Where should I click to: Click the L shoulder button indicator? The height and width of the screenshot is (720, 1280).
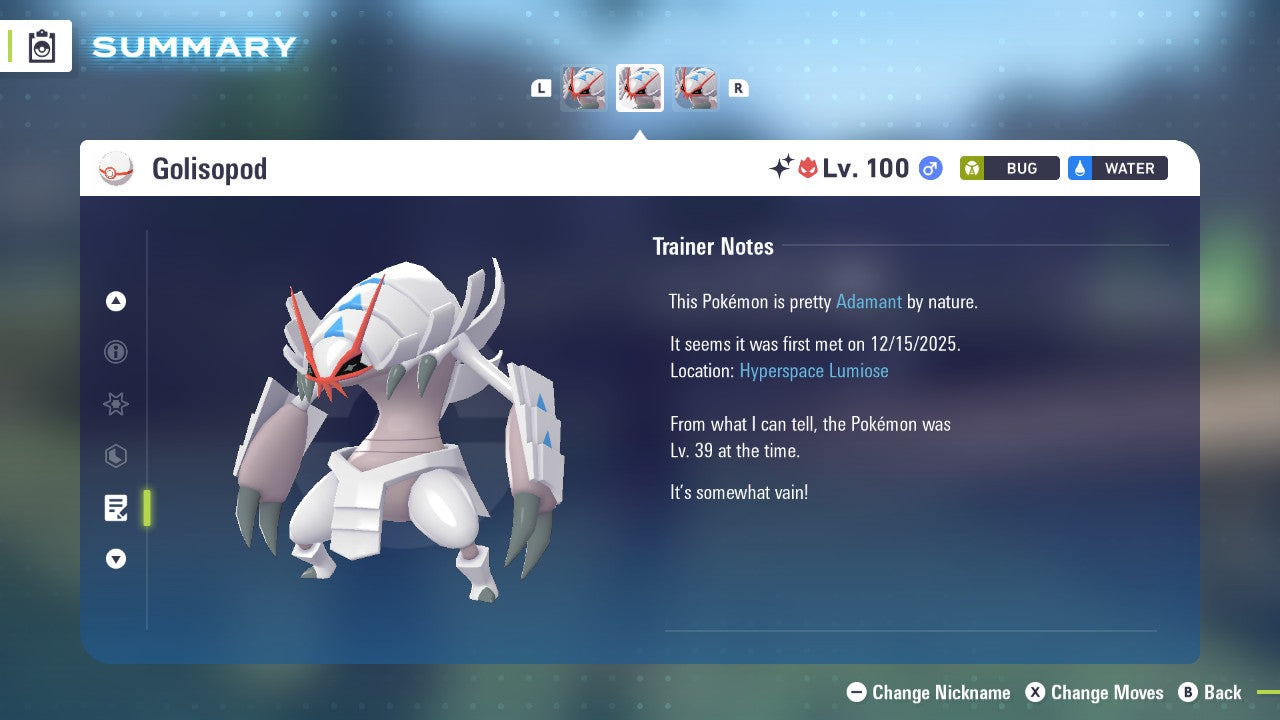coord(541,88)
